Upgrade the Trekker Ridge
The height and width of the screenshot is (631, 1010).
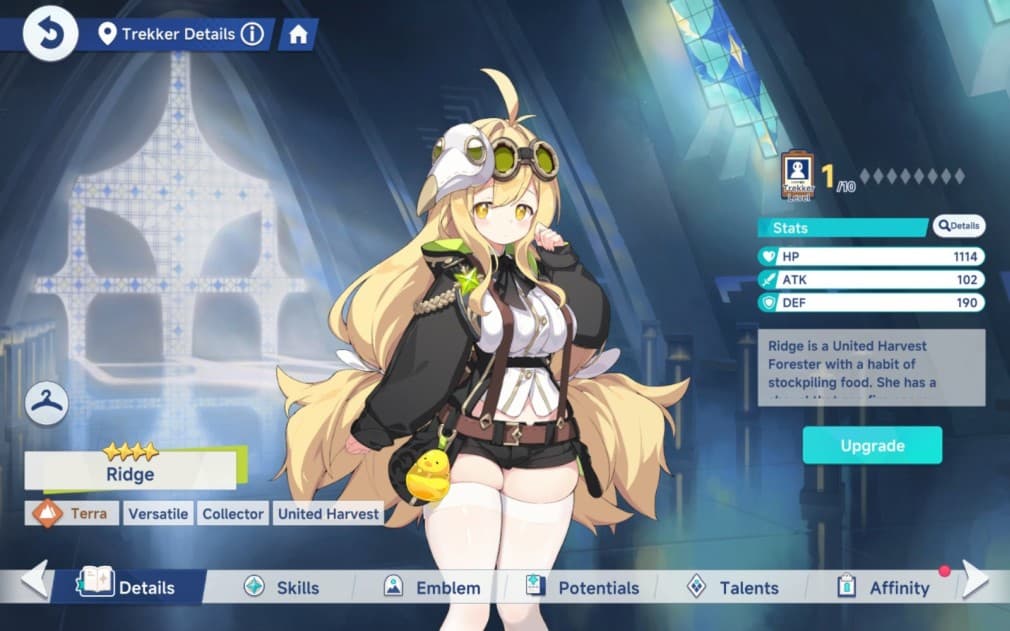[x=872, y=446]
